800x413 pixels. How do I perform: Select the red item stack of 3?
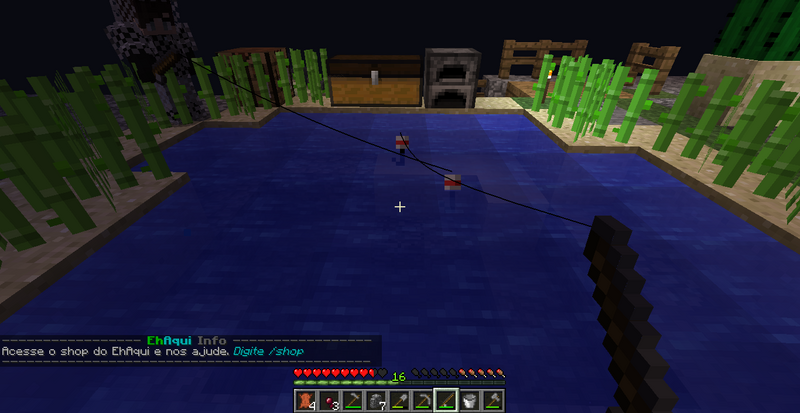(x=329, y=400)
